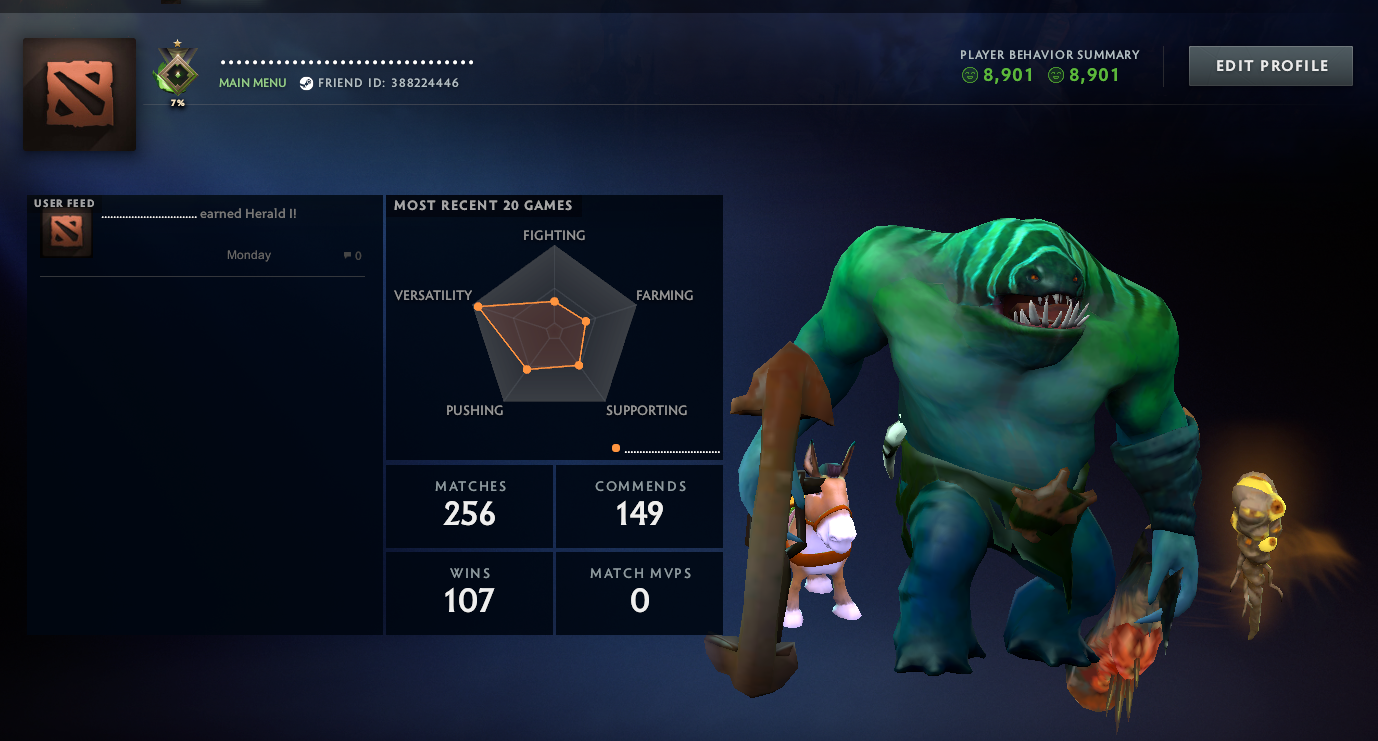Click the FIGHTING vertex on the radar chart
The width and height of the screenshot is (1378, 741).
click(554, 299)
